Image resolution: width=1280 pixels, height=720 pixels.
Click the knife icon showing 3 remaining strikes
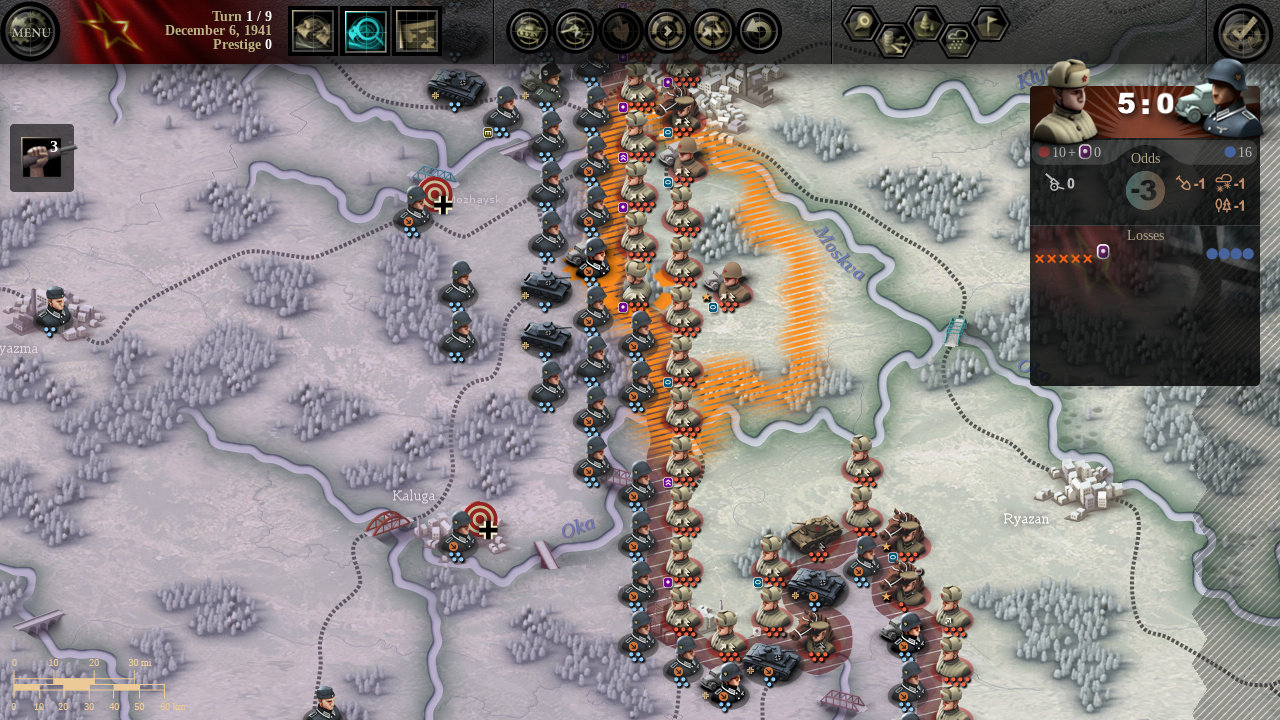pos(42,157)
